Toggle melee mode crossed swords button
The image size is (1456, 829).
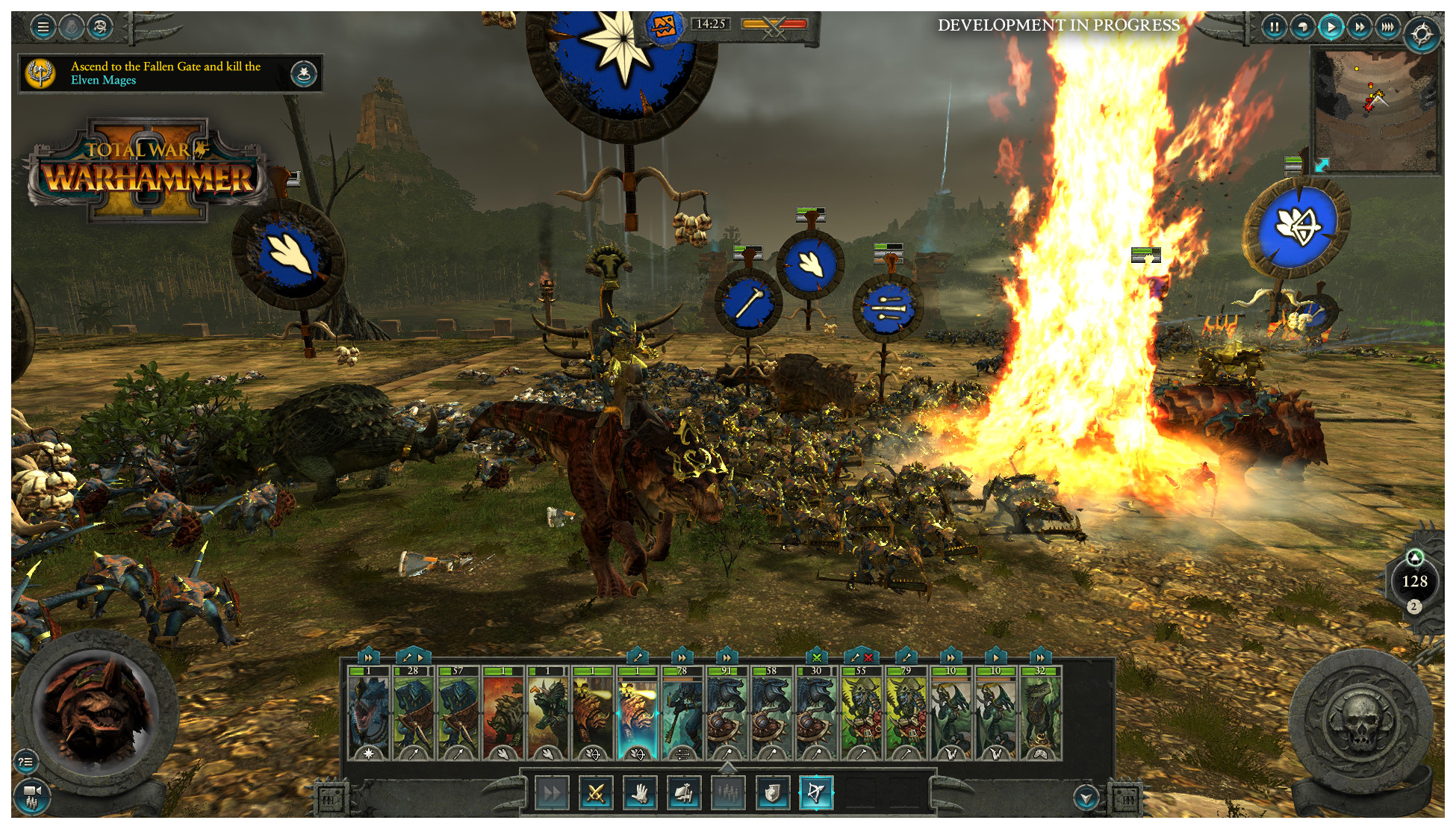click(x=595, y=793)
